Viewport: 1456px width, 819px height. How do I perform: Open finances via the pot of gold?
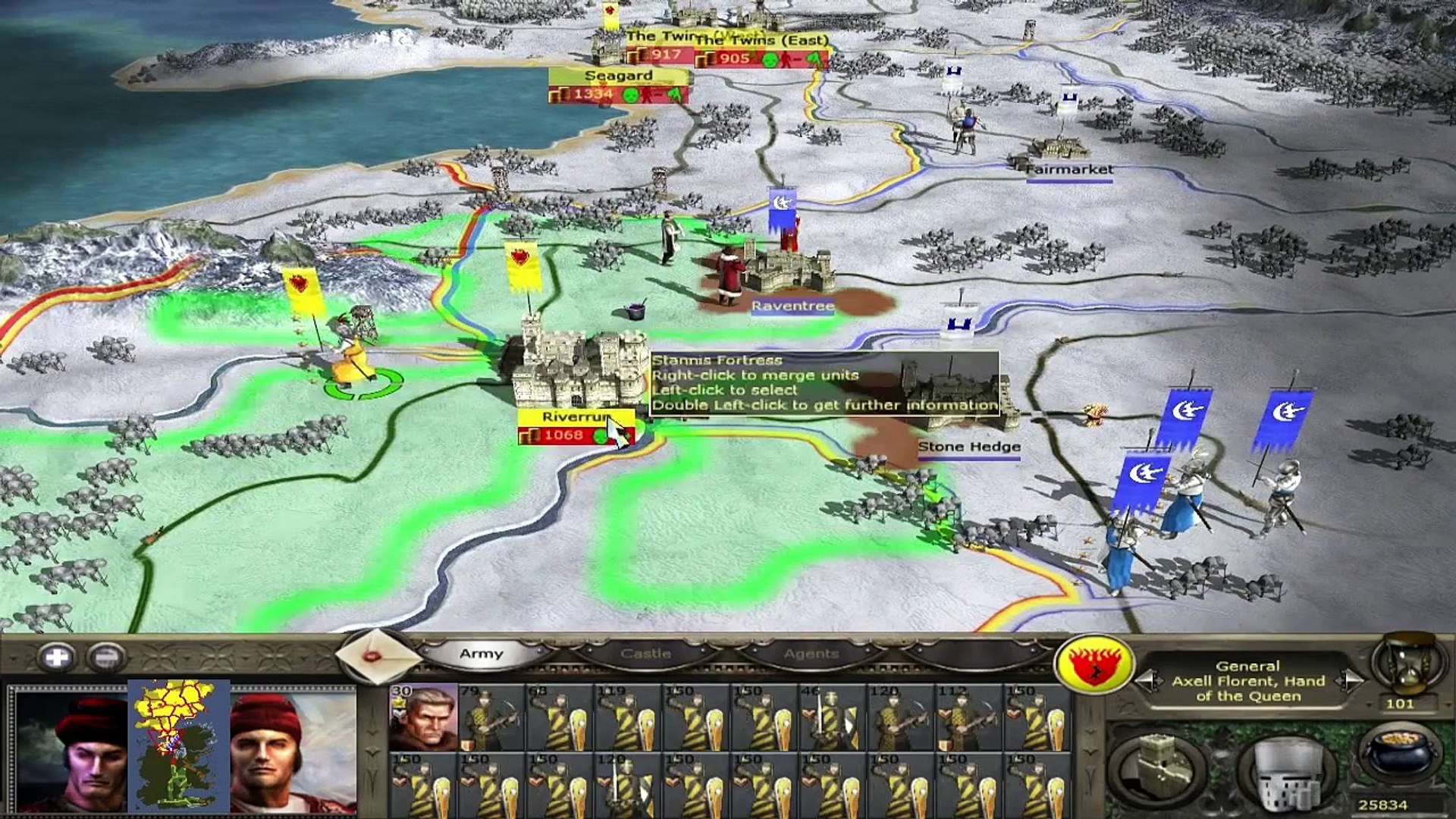(1398, 758)
